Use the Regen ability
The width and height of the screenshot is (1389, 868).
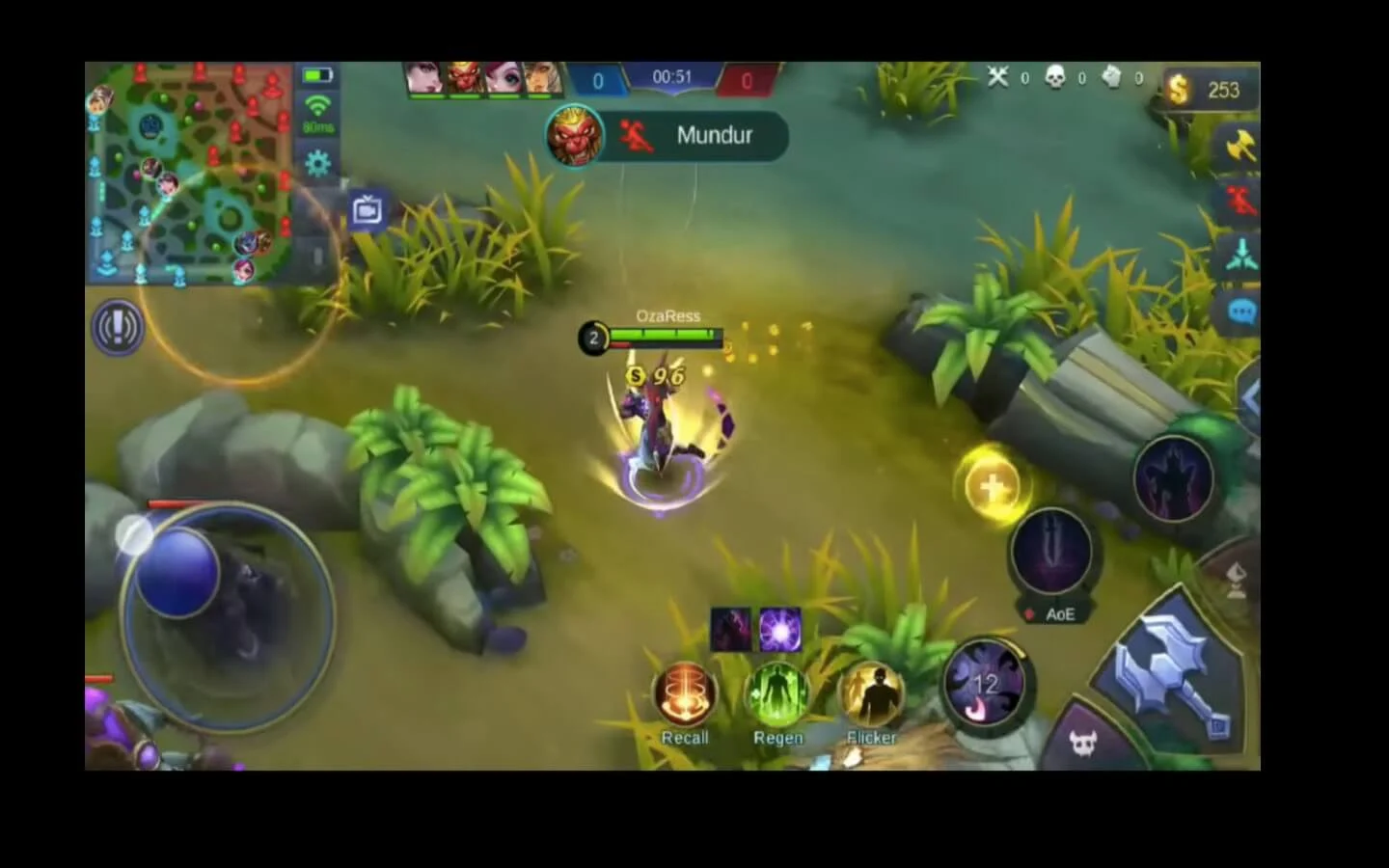tap(777, 696)
